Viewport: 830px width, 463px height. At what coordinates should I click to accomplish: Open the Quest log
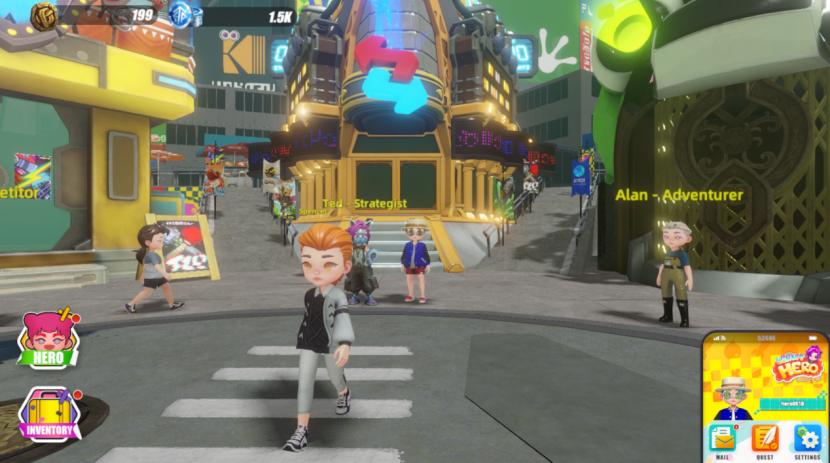tap(765, 440)
